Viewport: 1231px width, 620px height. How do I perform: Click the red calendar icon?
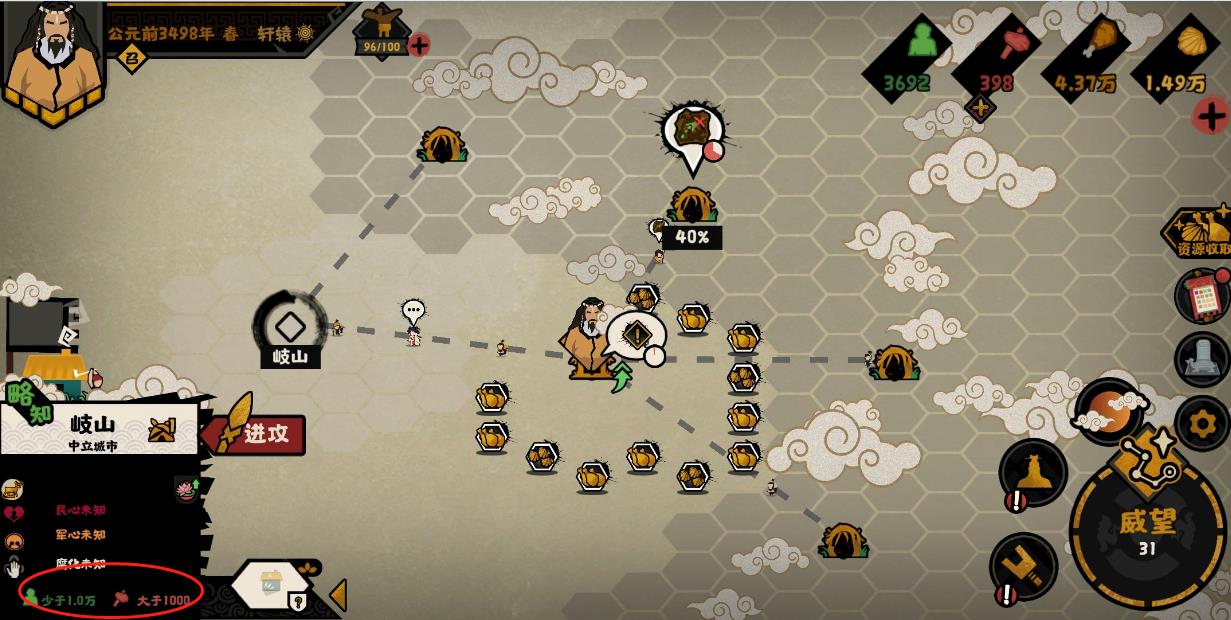point(1202,296)
